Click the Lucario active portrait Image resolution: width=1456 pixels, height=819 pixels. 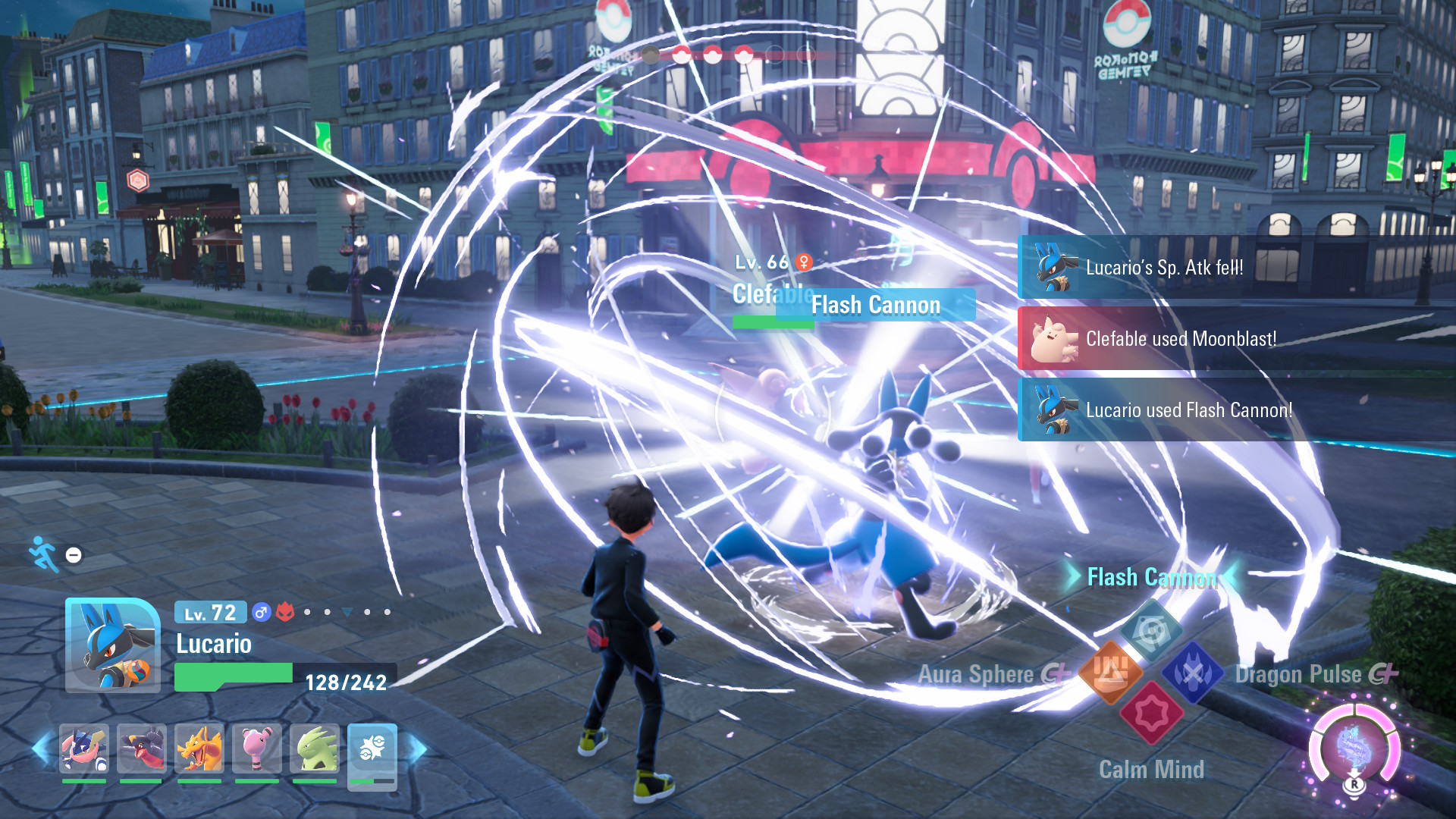[x=112, y=645]
